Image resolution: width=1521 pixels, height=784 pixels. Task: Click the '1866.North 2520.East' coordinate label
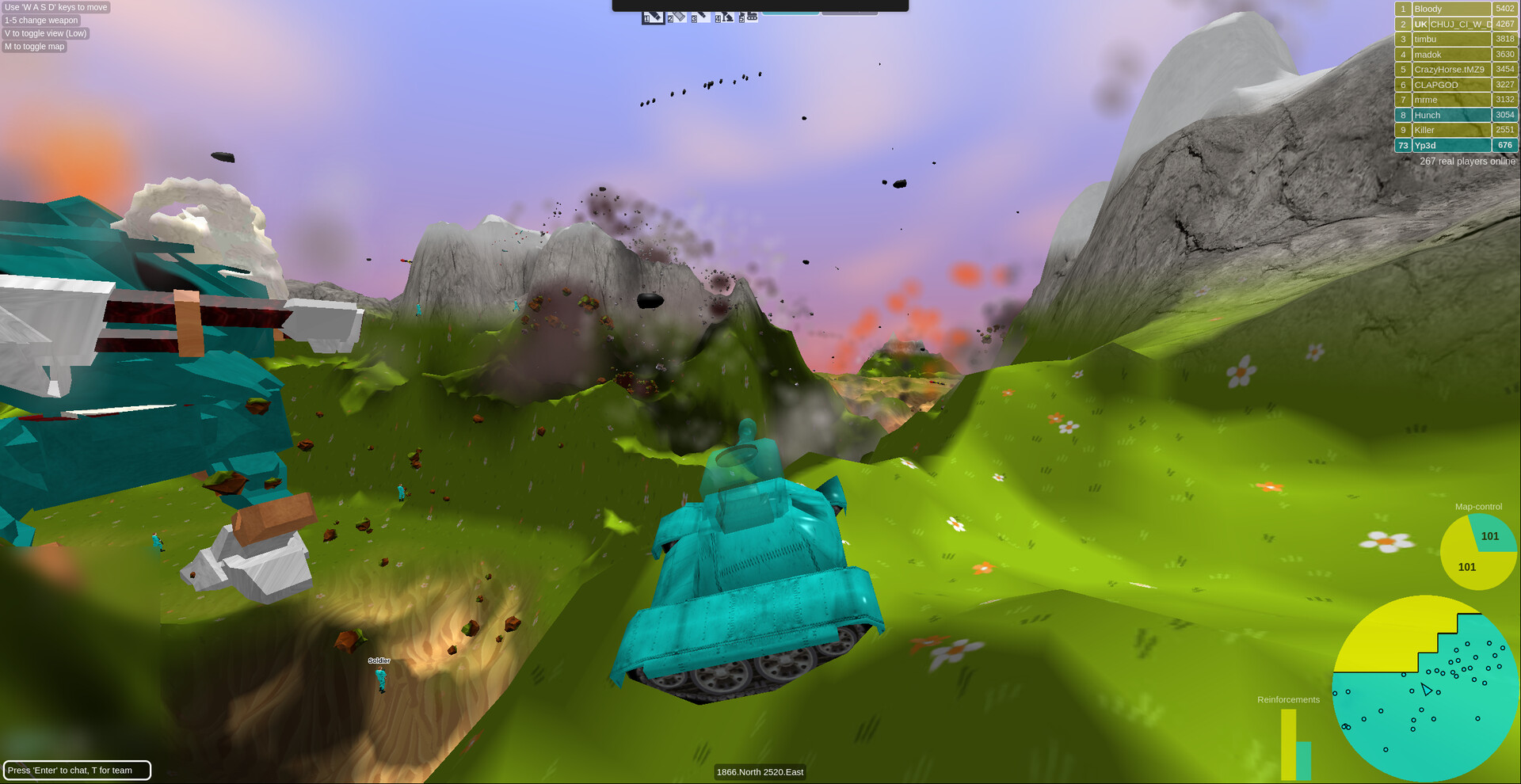[760, 771]
